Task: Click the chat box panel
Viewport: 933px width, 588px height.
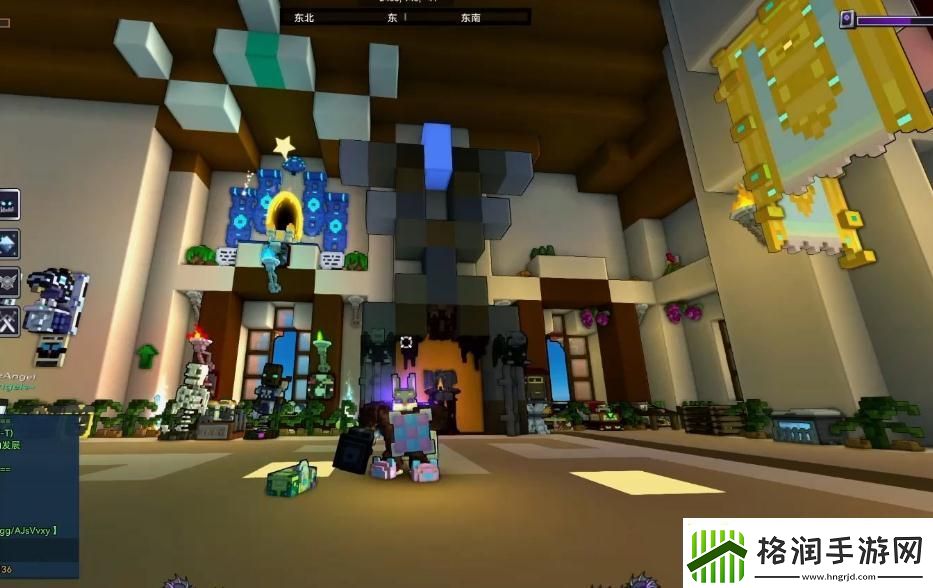Action: pos(39,495)
